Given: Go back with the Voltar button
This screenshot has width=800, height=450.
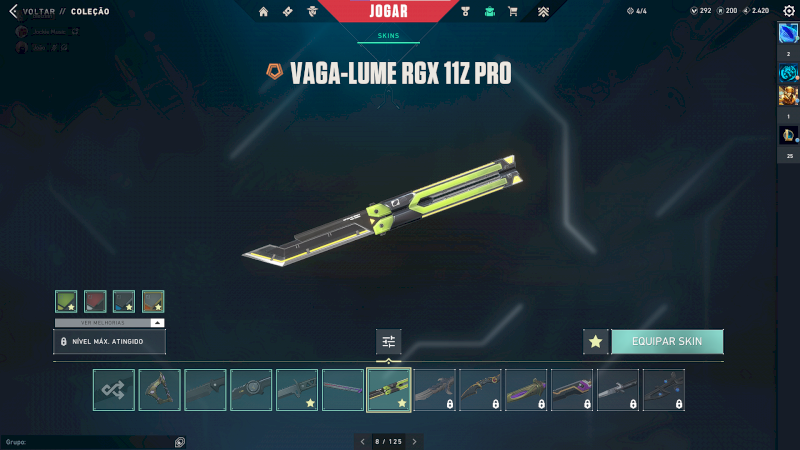Looking at the screenshot, I should 30,11.
